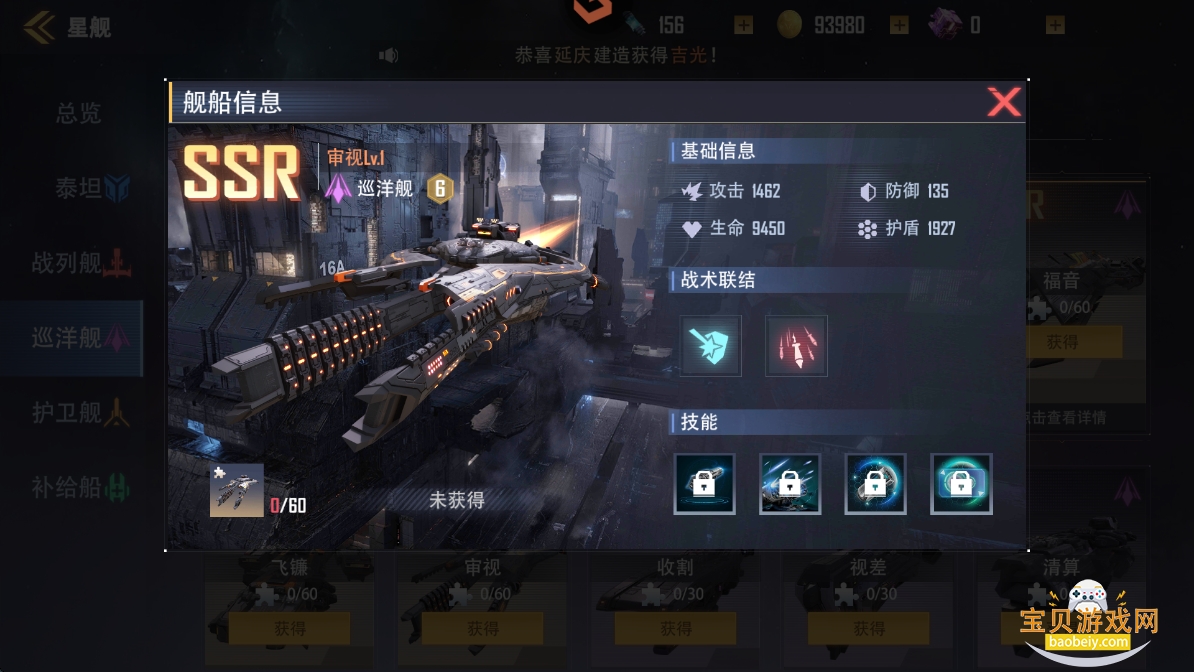Screen dimensions: 1194x672
Task: Click 获得 button under 收割 ship
Action: coord(675,629)
